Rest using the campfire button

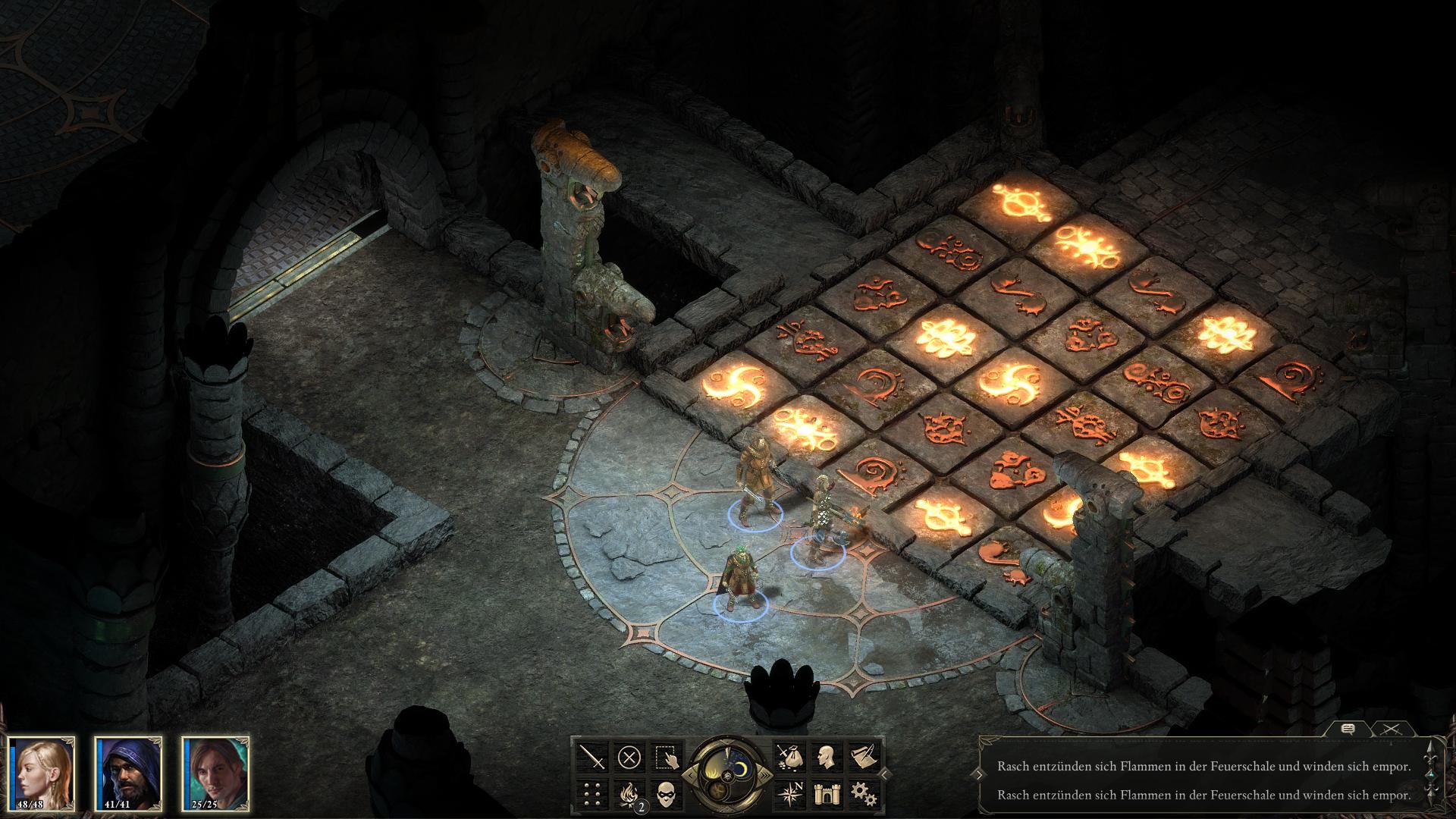[x=629, y=793]
